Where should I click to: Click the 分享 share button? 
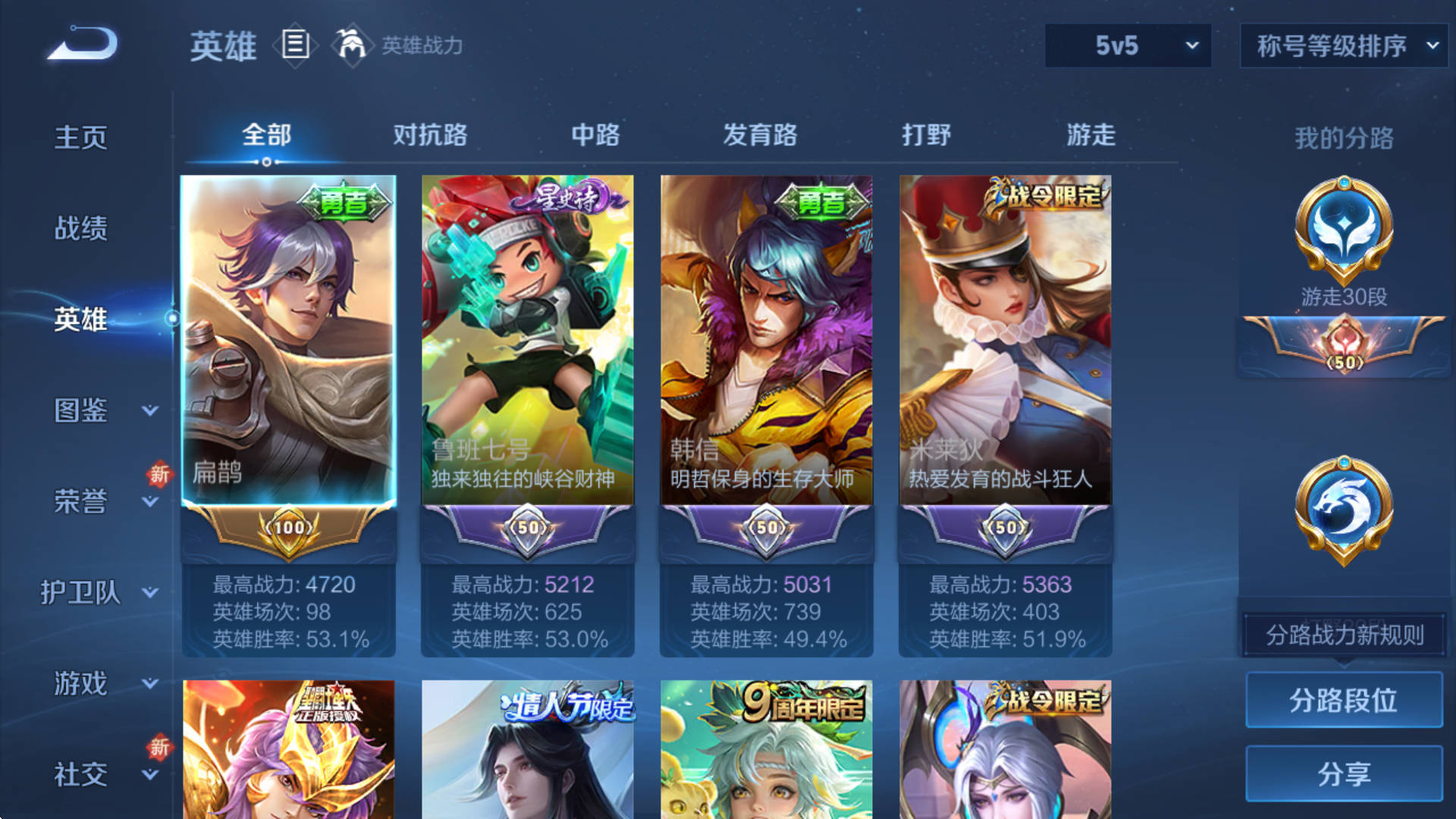click(1344, 773)
